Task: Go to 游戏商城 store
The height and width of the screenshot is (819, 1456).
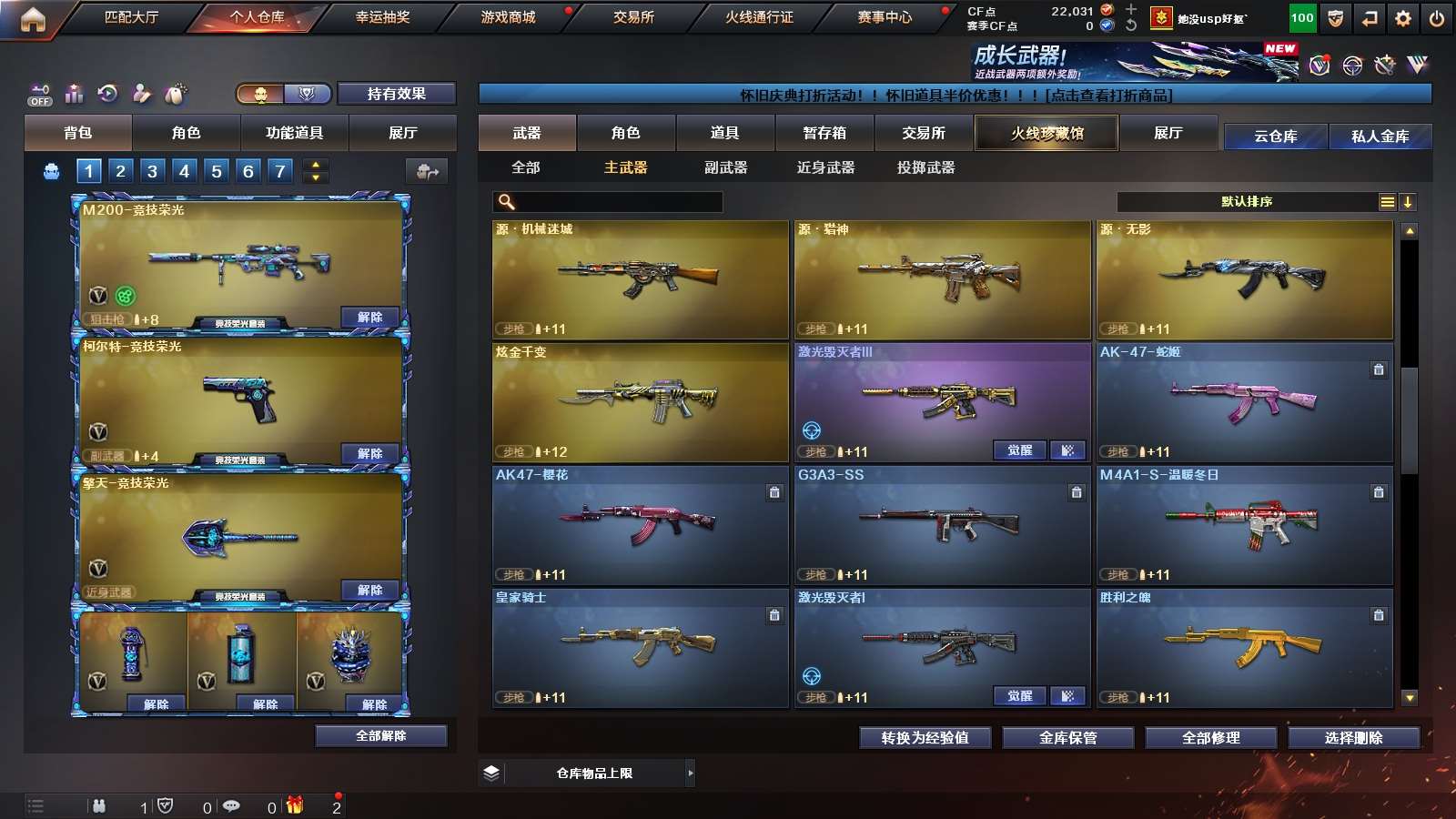Action: 508,17
